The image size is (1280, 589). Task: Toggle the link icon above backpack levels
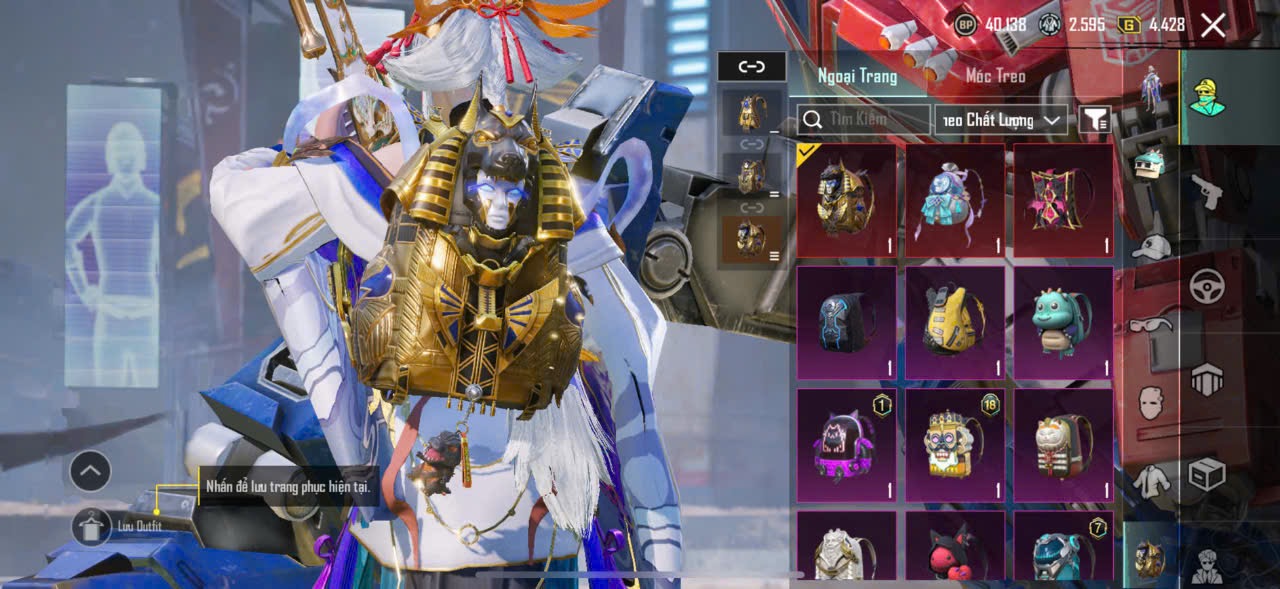751,67
